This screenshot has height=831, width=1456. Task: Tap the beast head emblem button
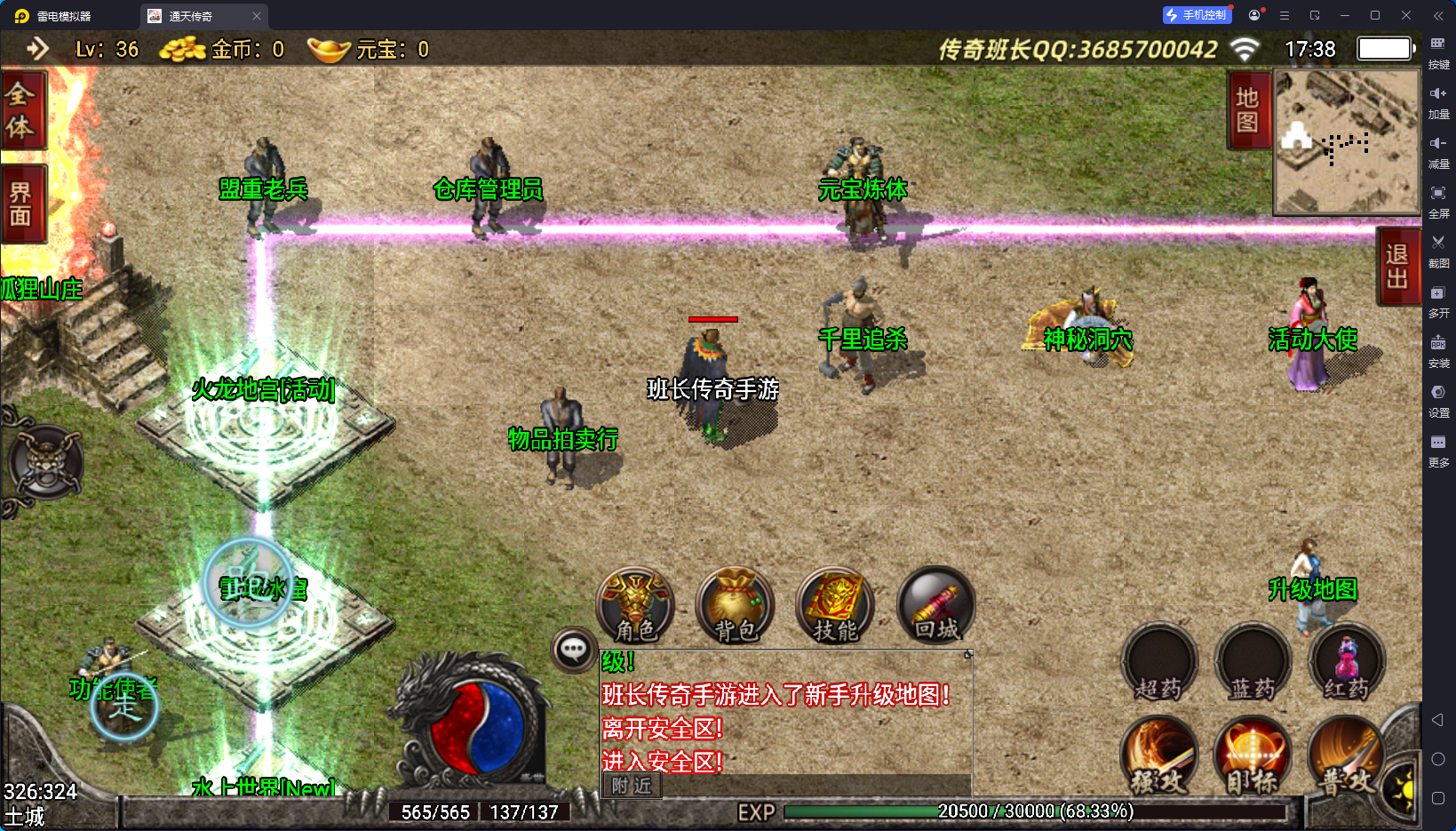point(46,462)
